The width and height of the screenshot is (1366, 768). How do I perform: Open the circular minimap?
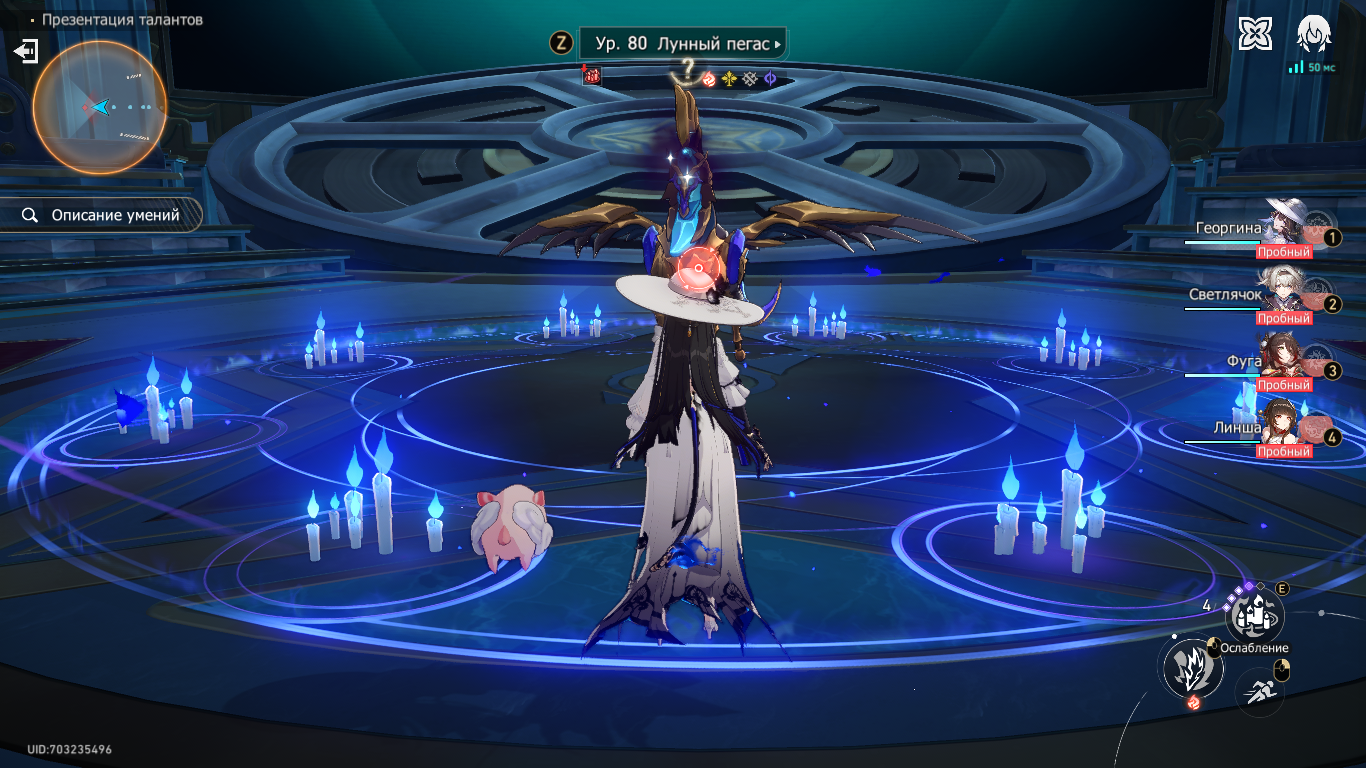[99, 107]
